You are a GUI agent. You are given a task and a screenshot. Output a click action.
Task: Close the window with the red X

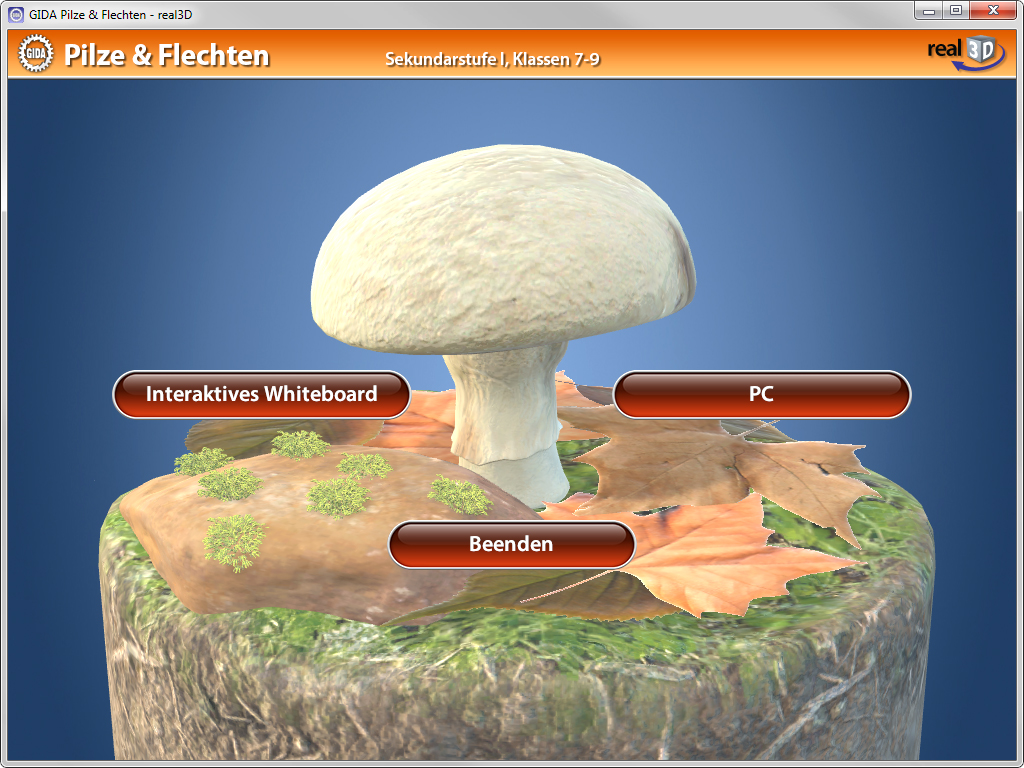coord(992,10)
